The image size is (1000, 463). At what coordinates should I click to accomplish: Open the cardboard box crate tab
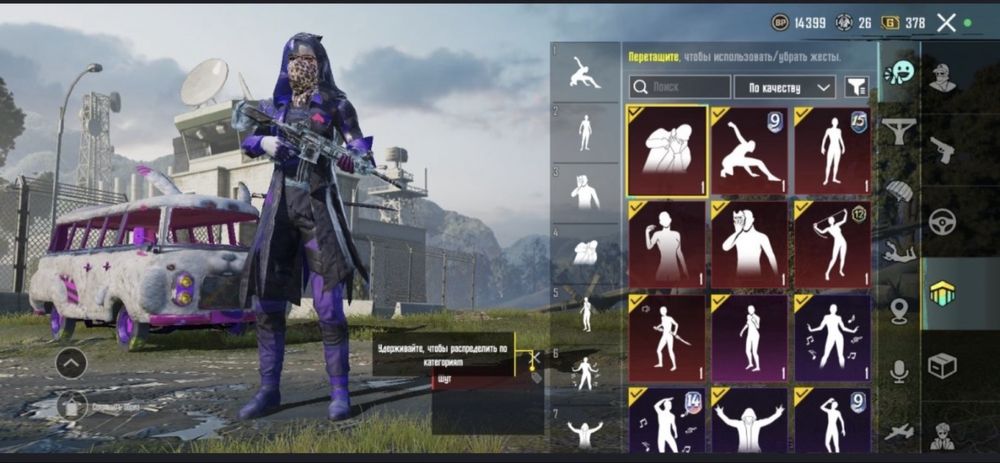(x=941, y=366)
